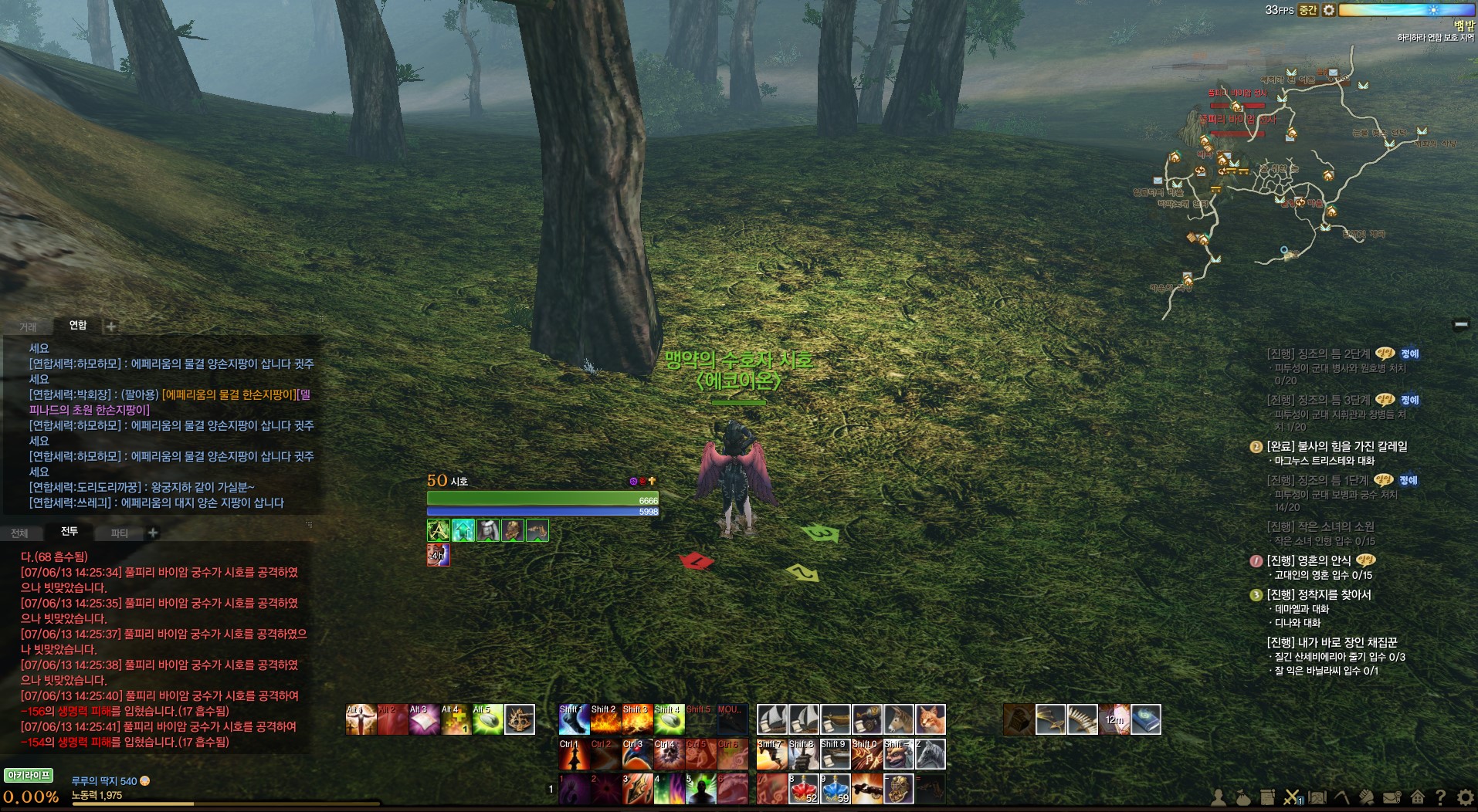Activate the Shift 1 blue boot skill
The height and width of the screenshot is (812, 1478).
point(574,719)
